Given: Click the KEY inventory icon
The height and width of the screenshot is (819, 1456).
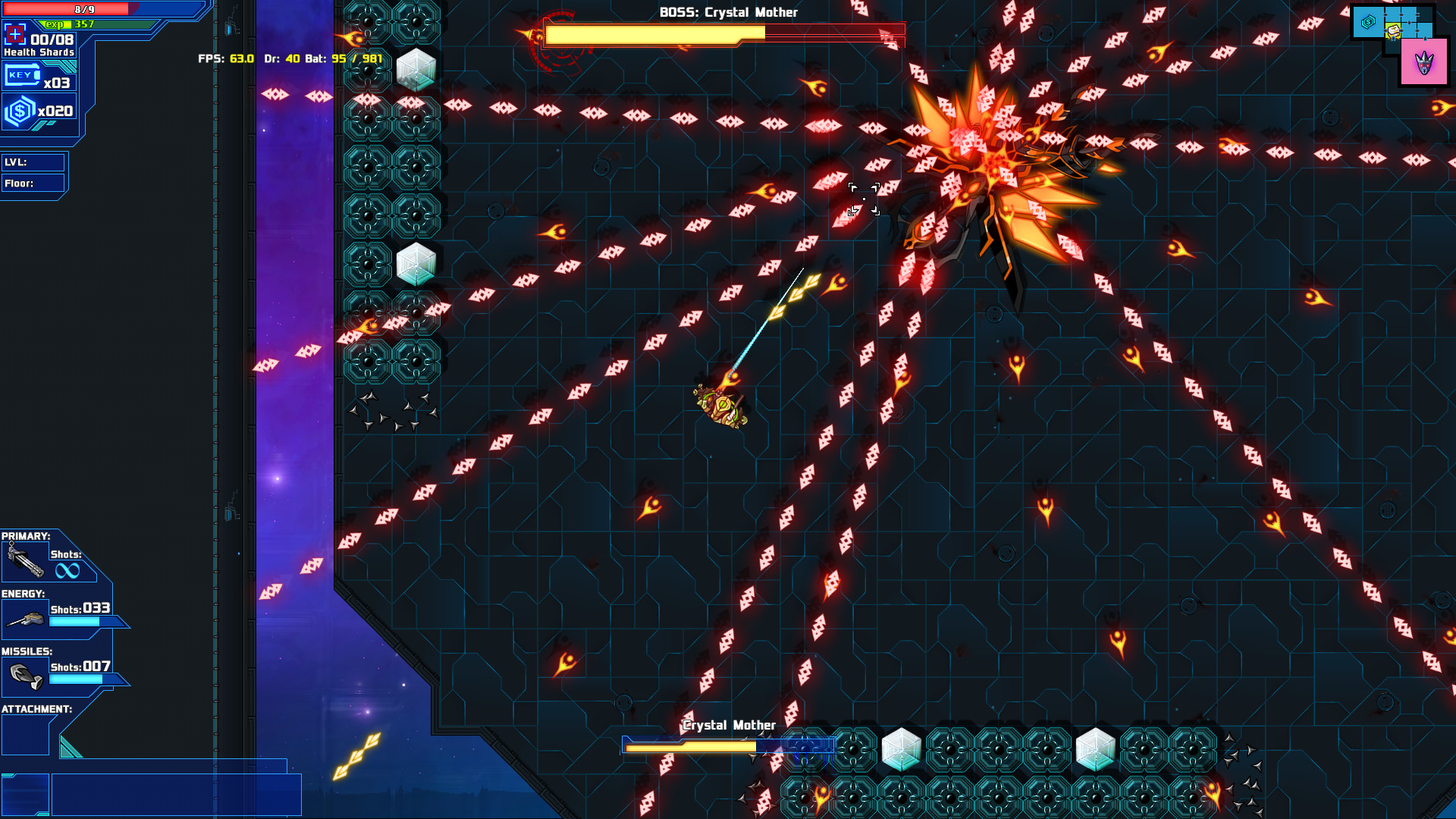Looking at the screenshot, I should pyautogui.click(x=23, y=75).
